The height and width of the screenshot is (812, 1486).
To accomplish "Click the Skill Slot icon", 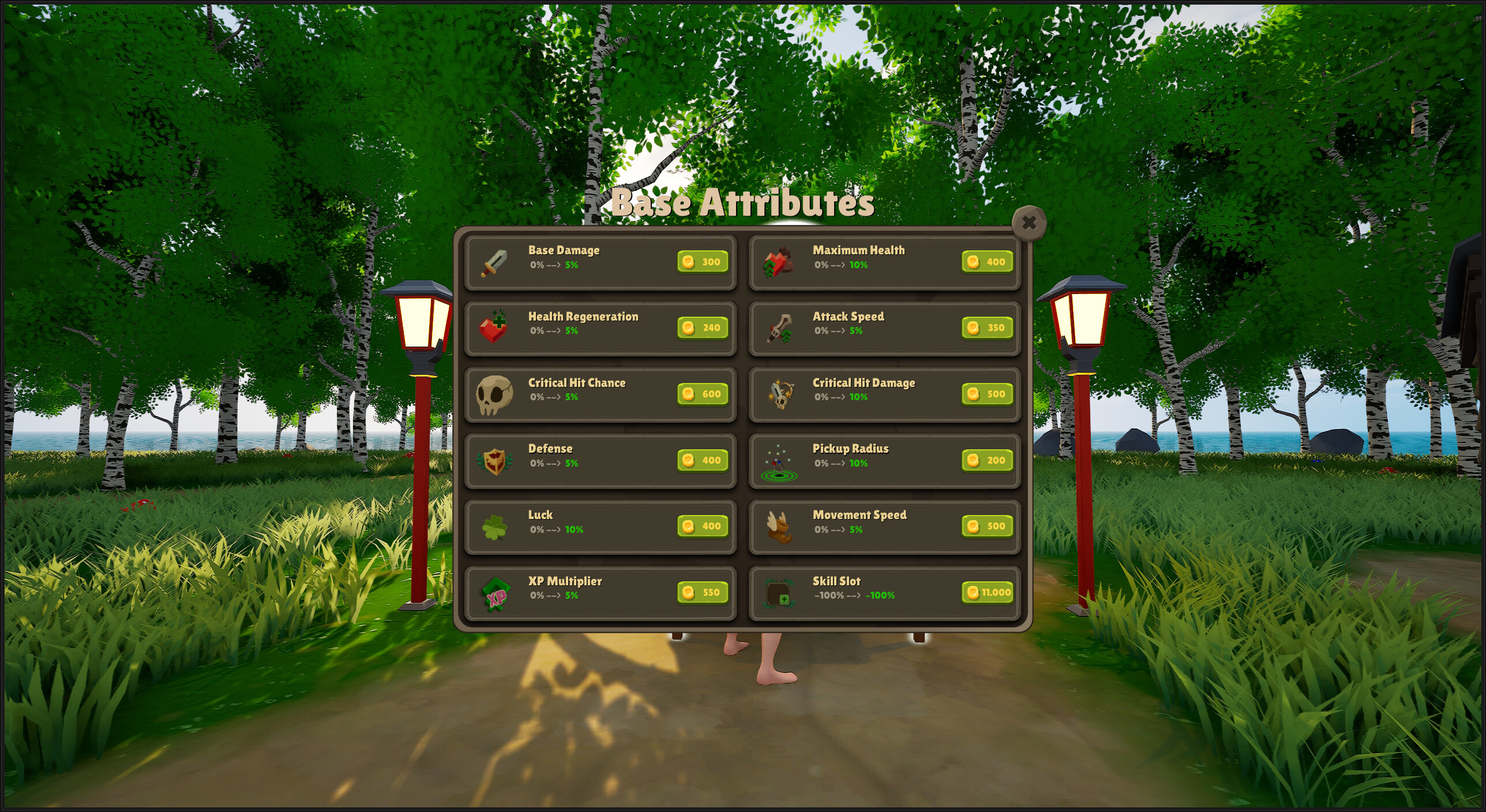I will pos(778,593).
